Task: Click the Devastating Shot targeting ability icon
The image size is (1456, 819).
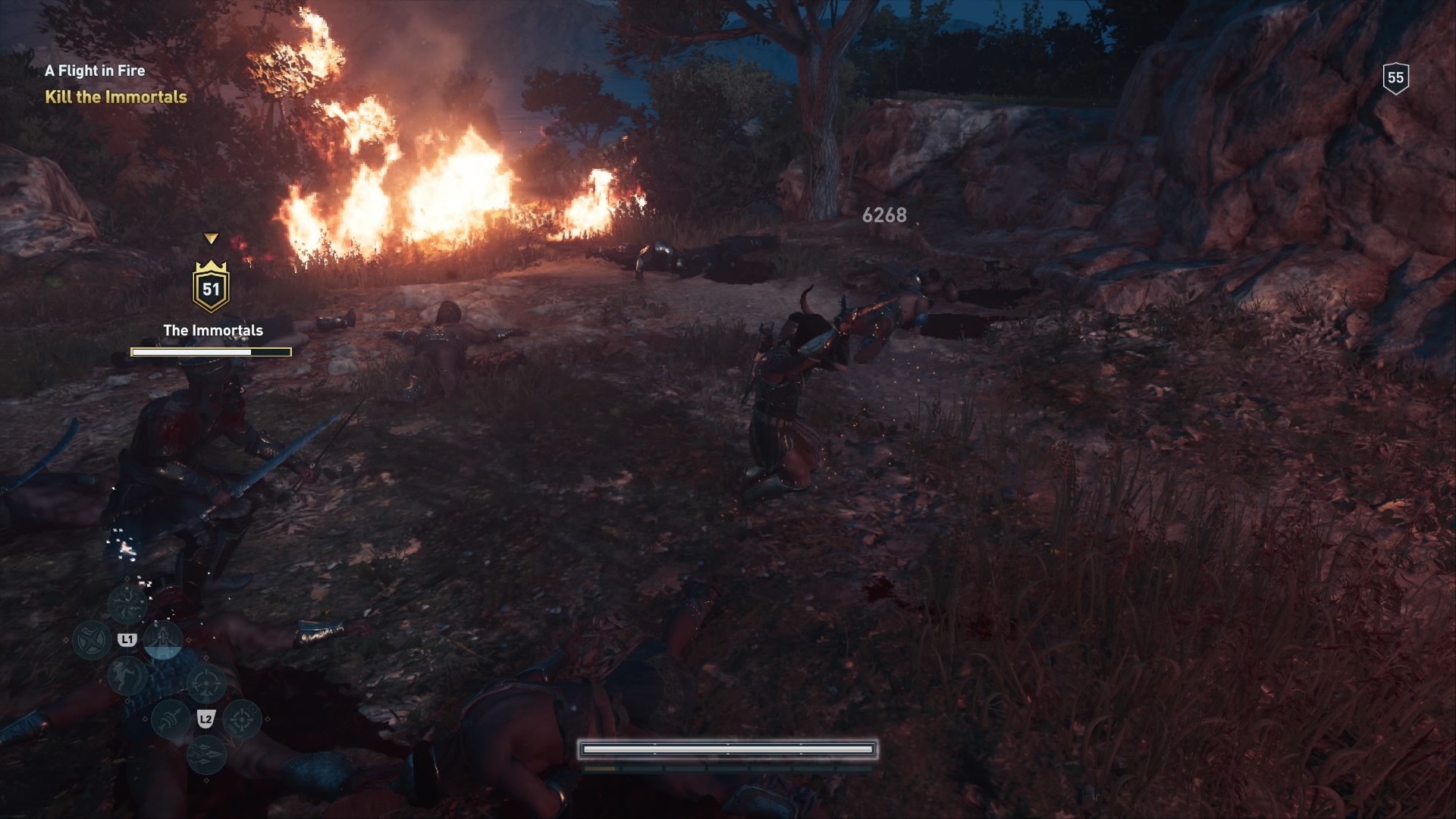Action: (206, 683)
